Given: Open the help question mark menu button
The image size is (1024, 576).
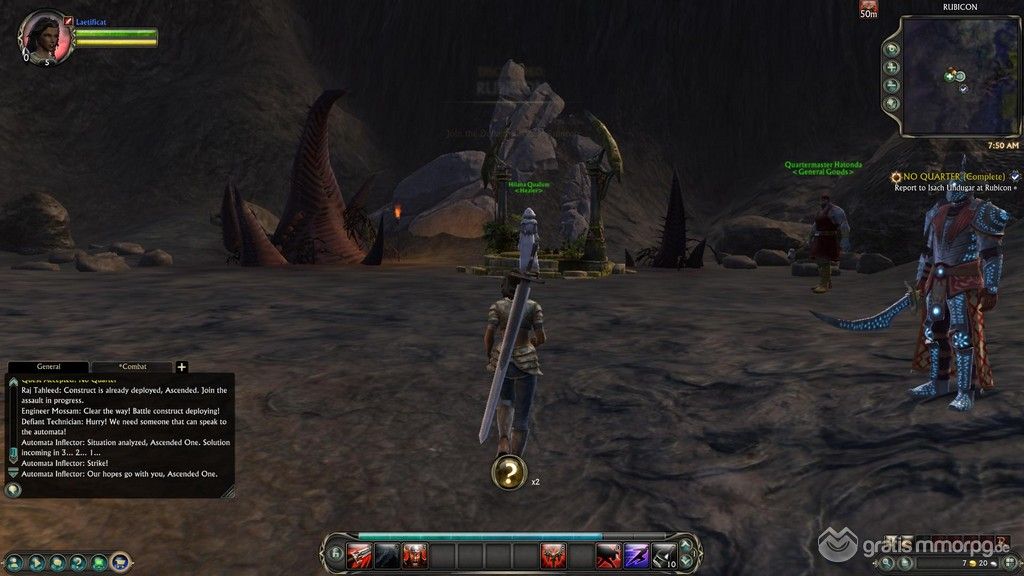Looking at the screenshot, I should [78, 562].
